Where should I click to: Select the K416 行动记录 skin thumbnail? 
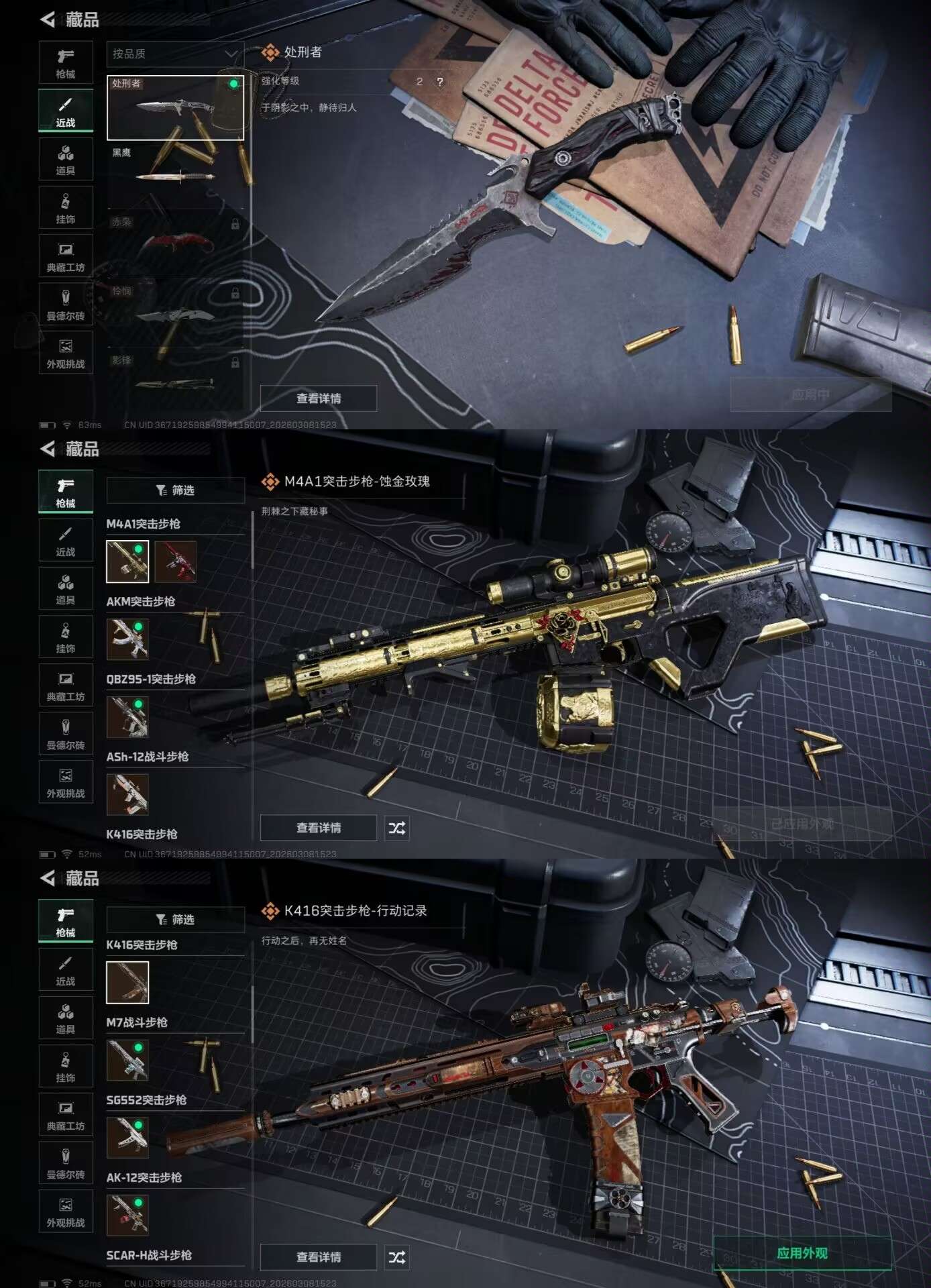(x=127, y=983)
